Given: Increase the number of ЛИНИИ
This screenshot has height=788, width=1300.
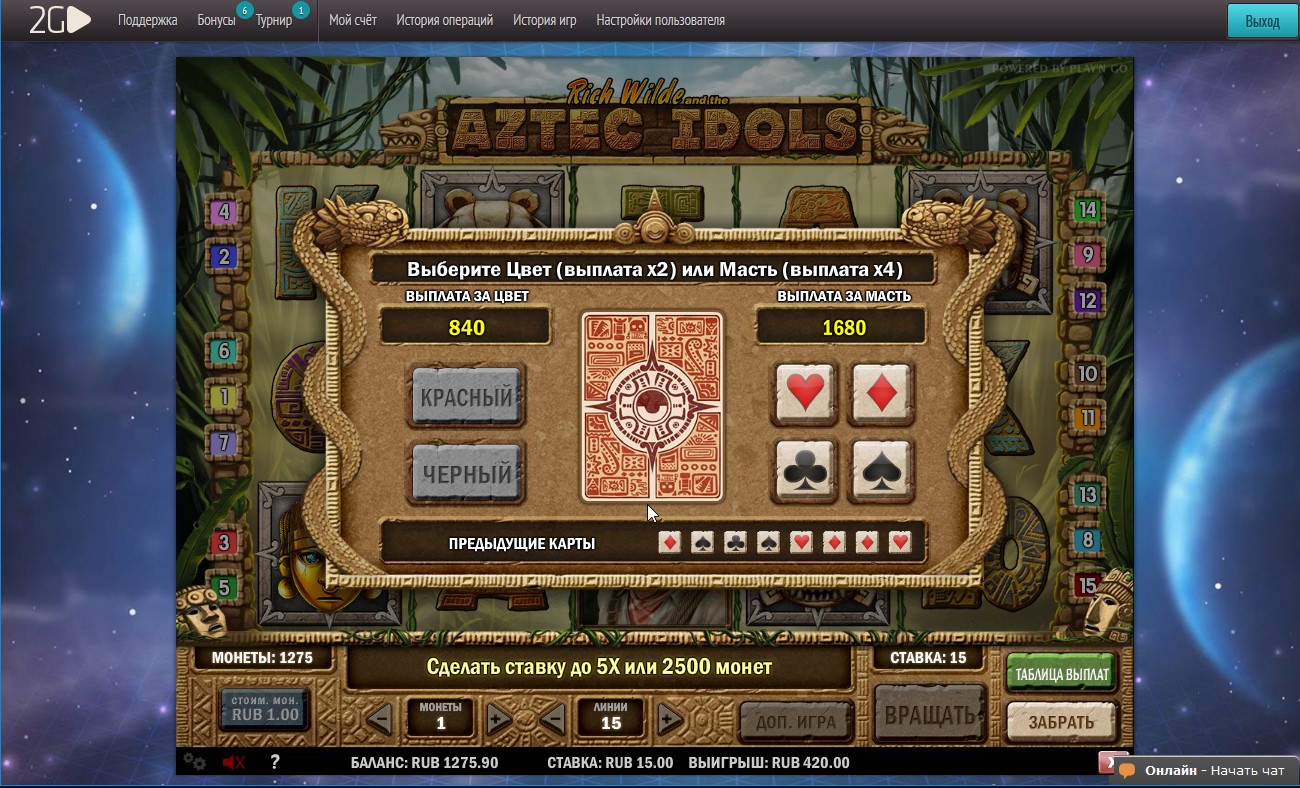Looking at the screenshot, I should click(x=669, y=718).
